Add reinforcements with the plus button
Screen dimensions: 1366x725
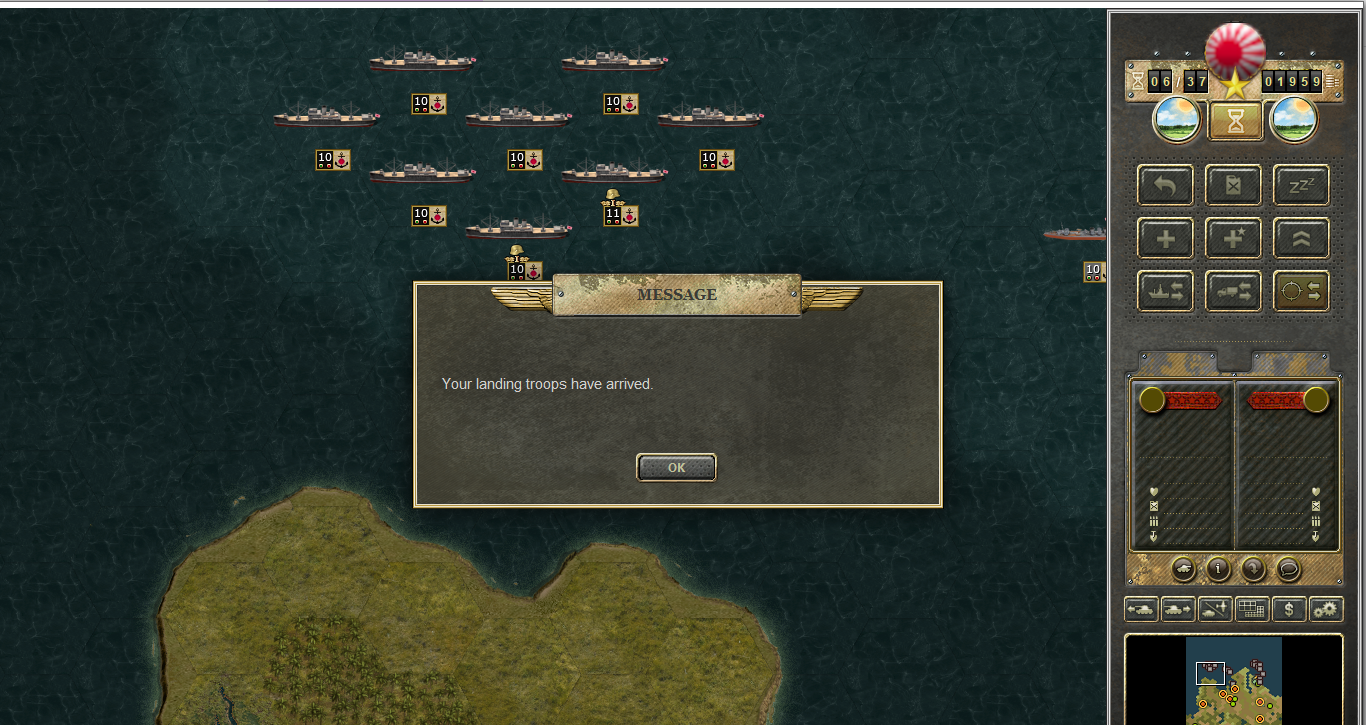click(x=1165, y=239)
